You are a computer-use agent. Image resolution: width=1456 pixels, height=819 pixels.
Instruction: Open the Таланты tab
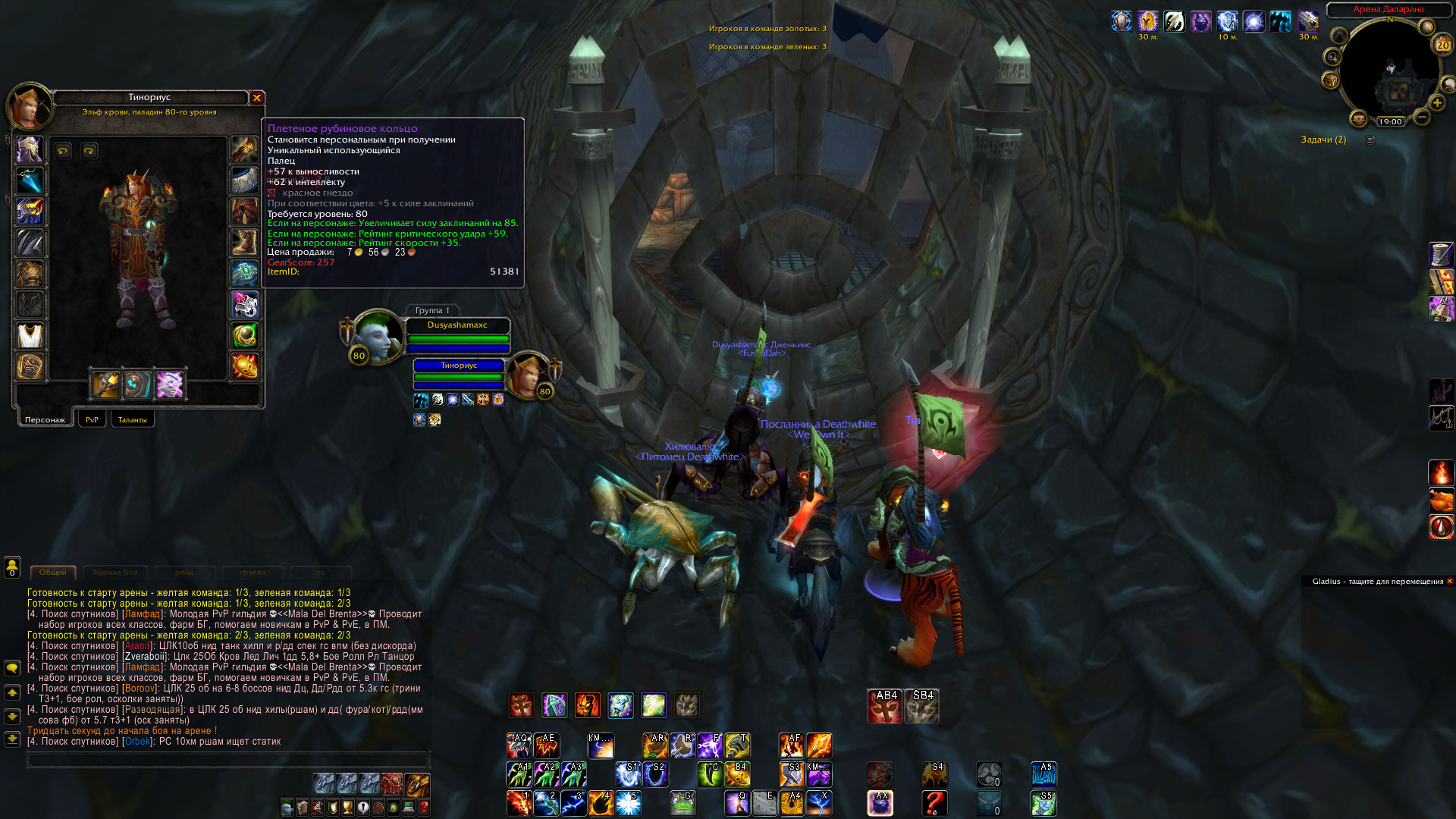click(x=133, y=419)
